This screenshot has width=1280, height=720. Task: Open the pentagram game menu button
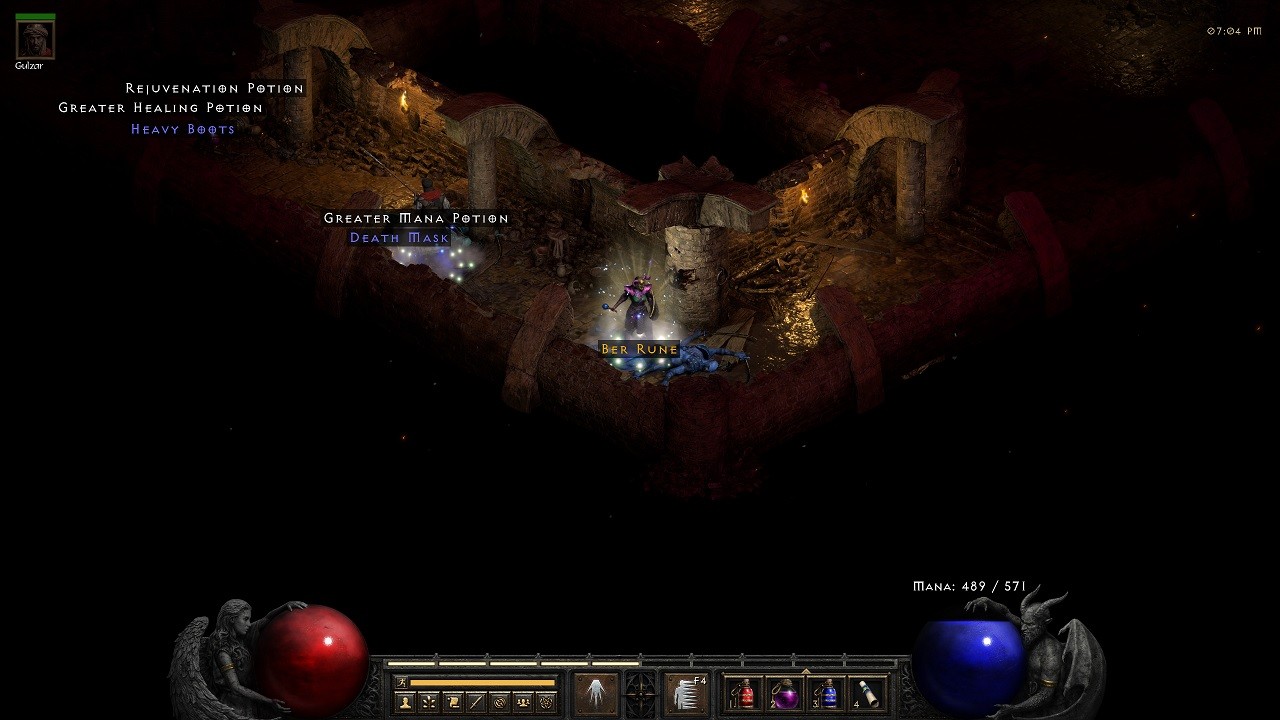point(546,702)
